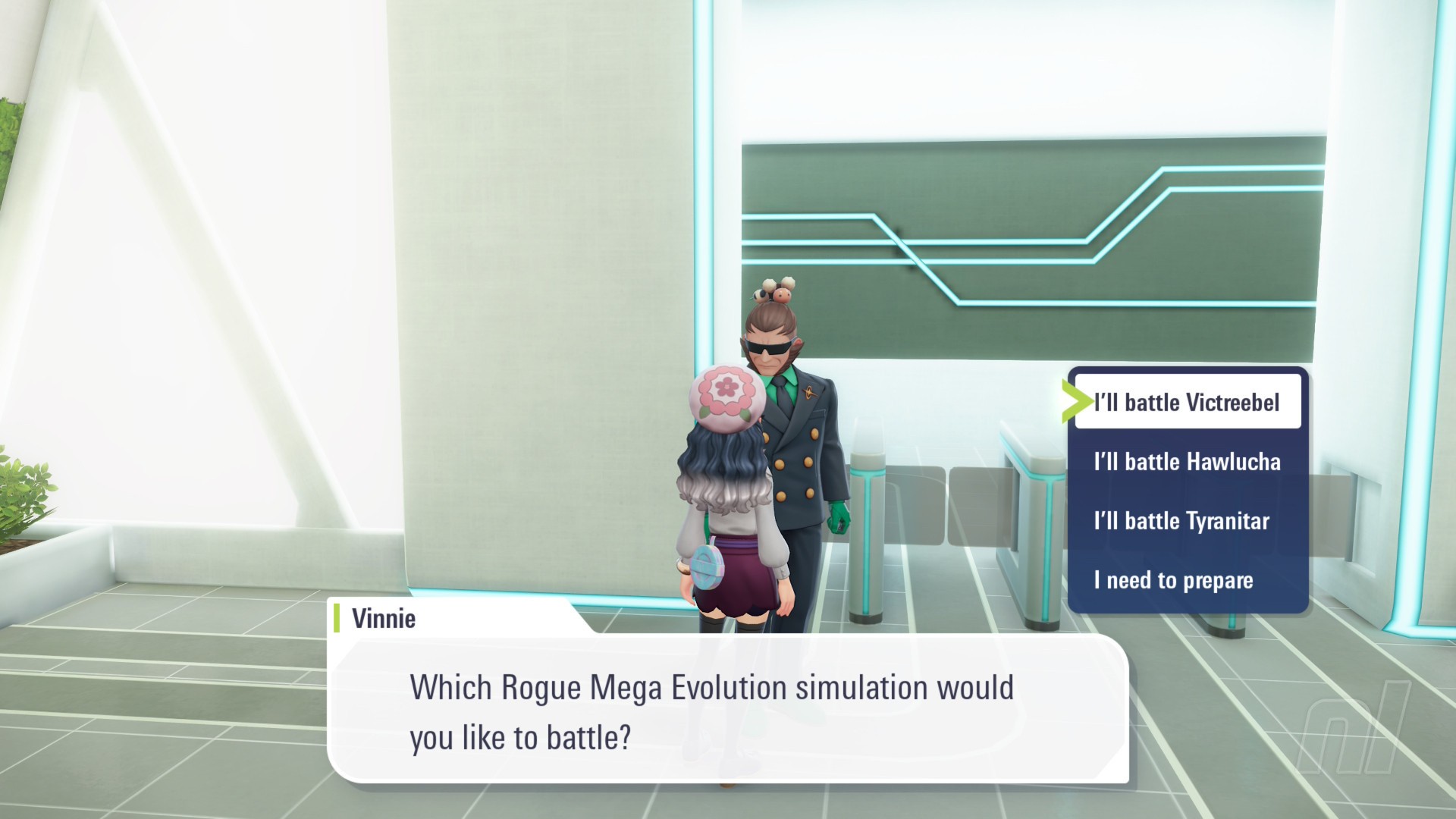Pick the "I'll battle Tyranitar" choice
Viewport: 1456px width, 819px height.
point(1181,521)
